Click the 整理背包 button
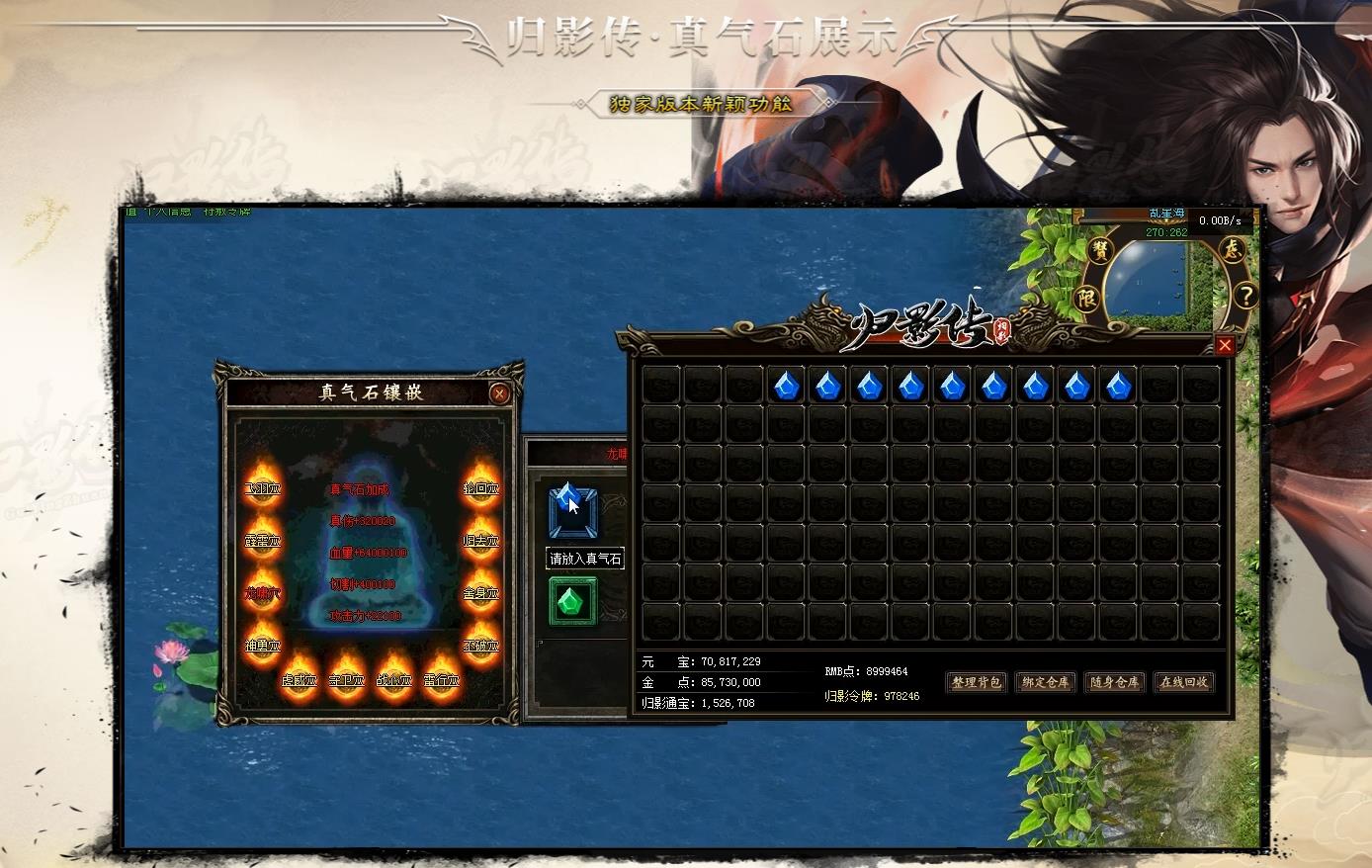 (976, 682)
